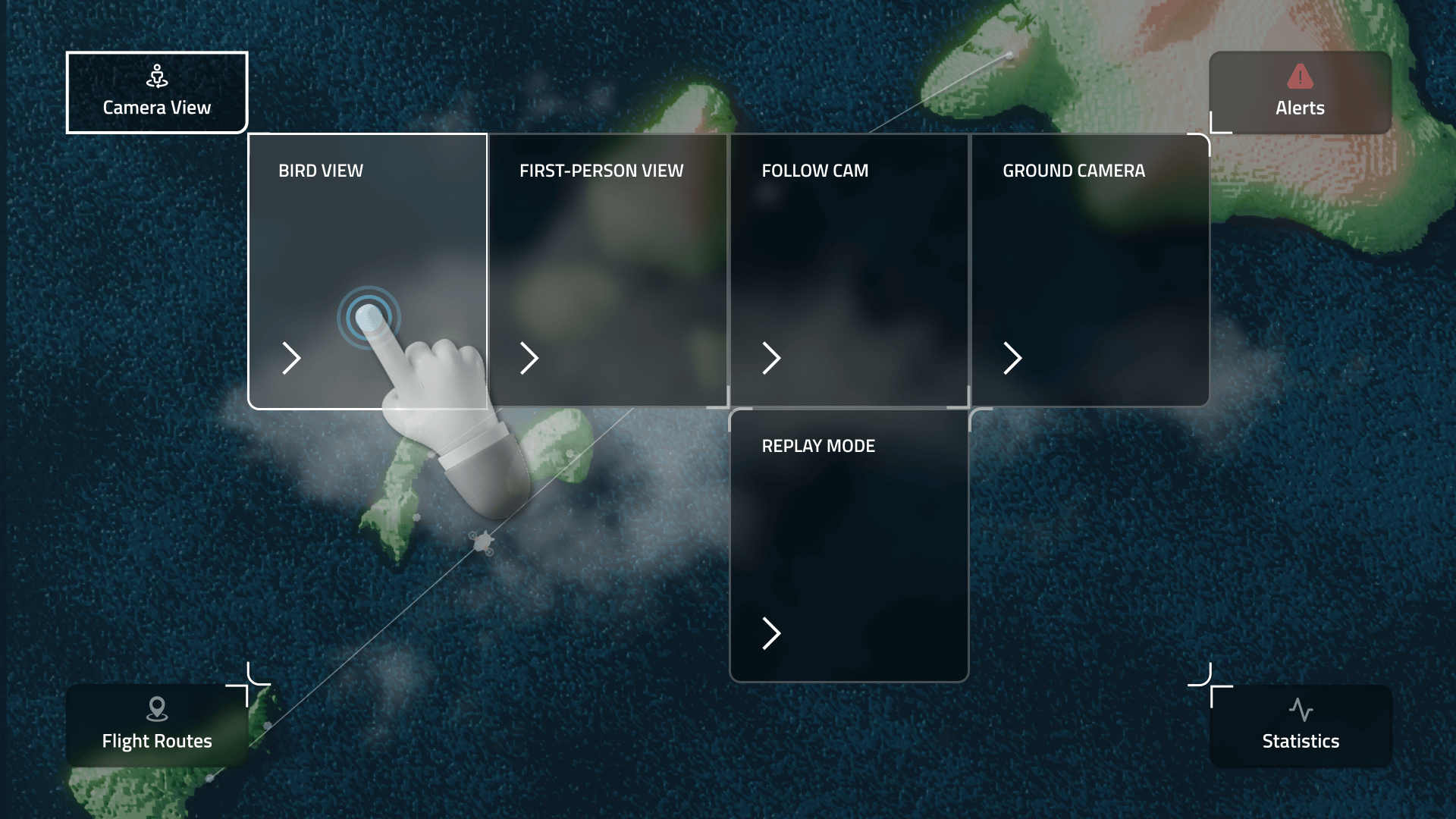This screenshot has height=819, width=1456.
Task: Choose First-Person View camera
Action: 608,271
